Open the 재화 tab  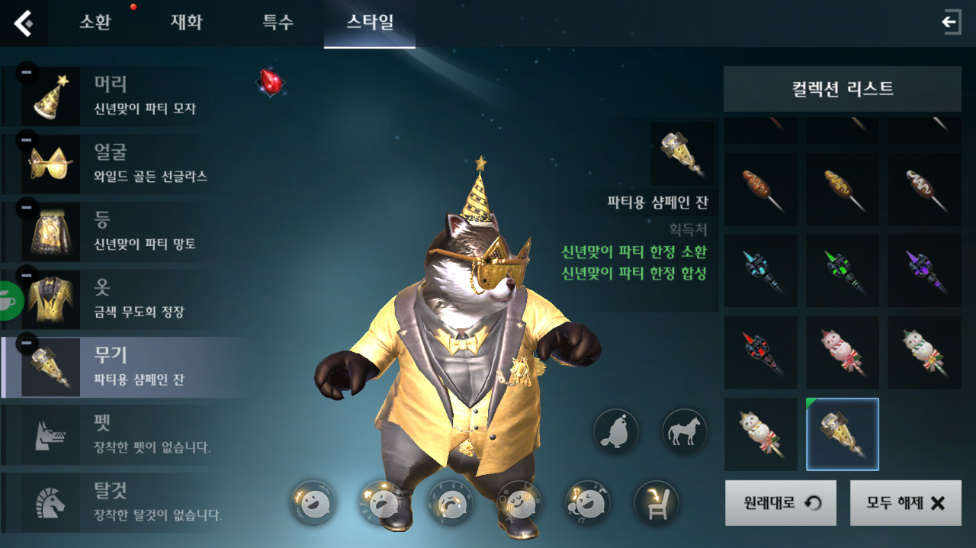[x=186, y=23]
